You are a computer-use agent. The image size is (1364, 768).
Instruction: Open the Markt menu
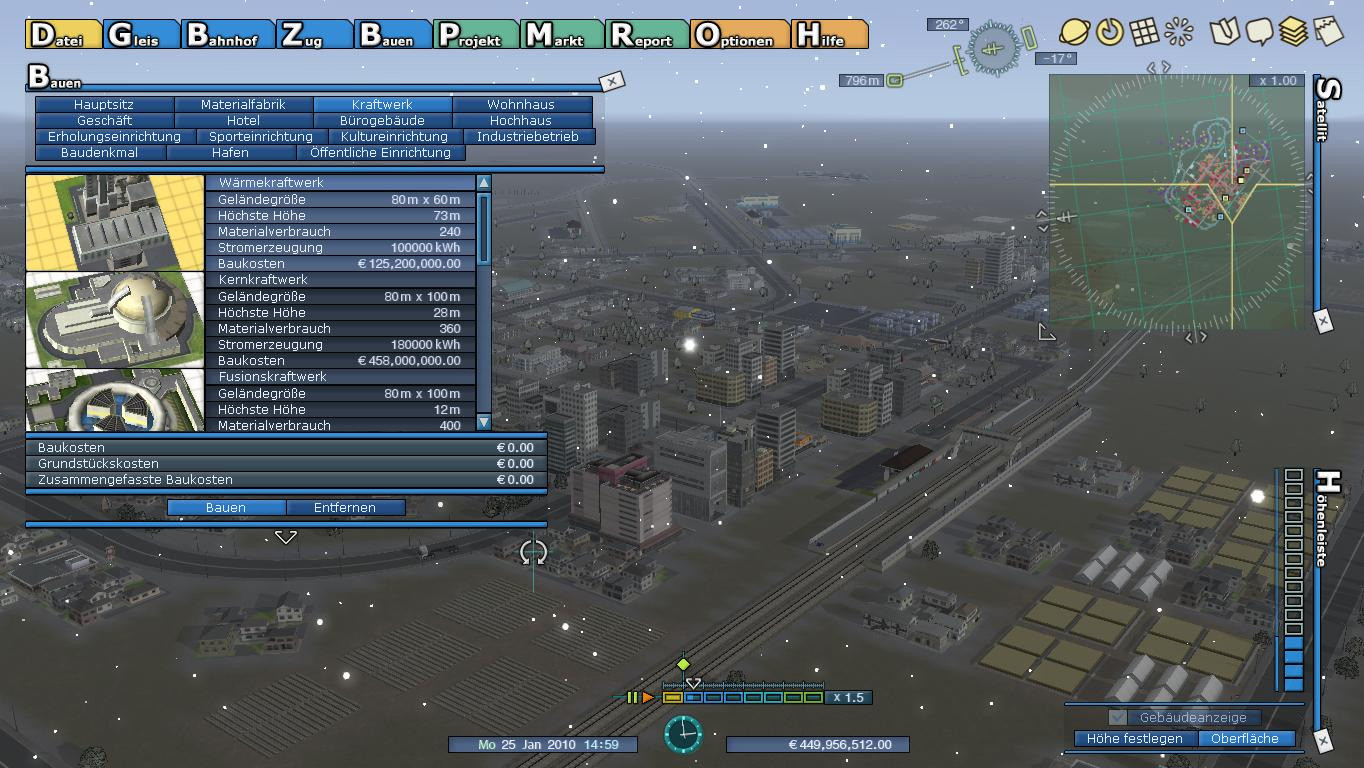point(564,35)
